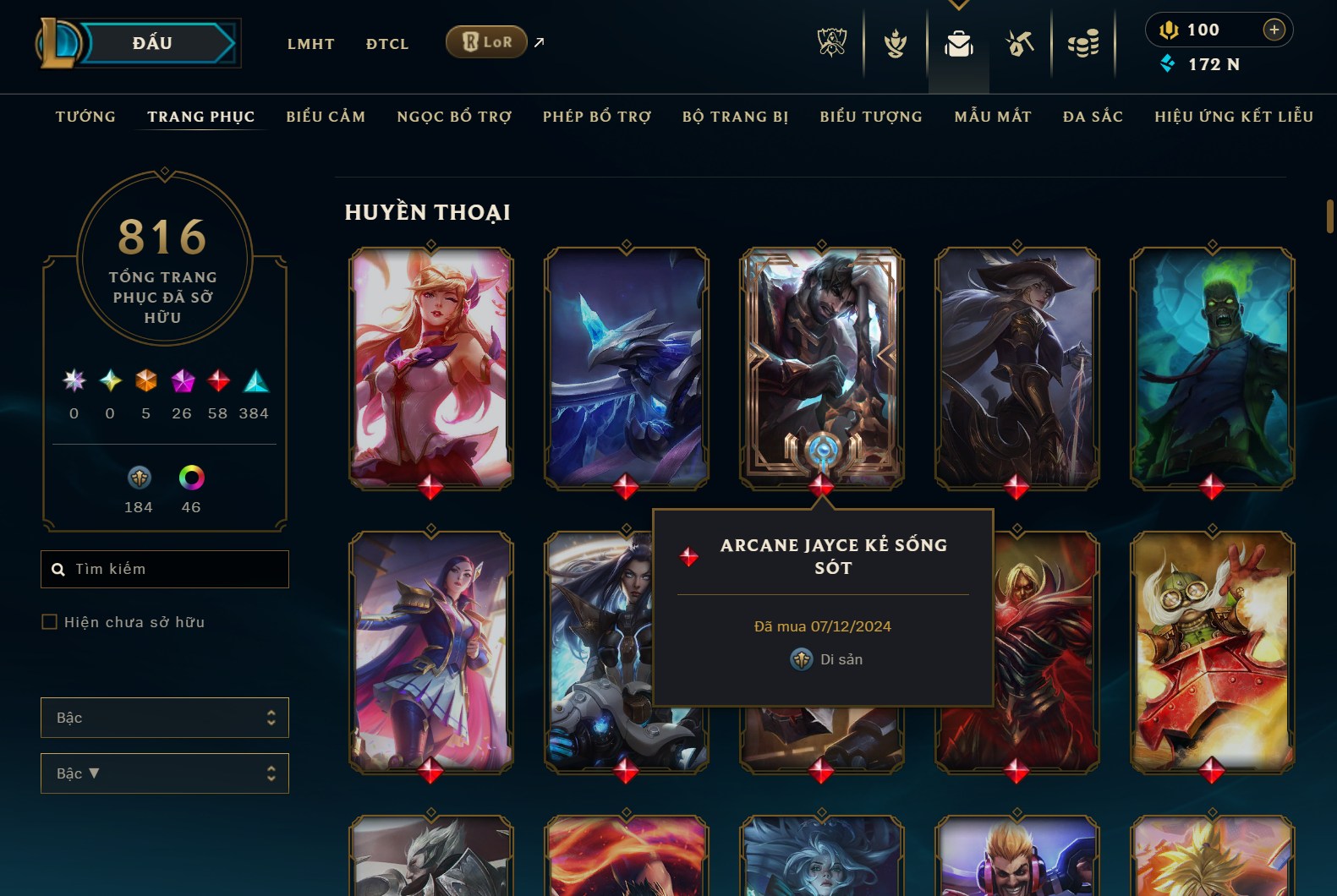The image size is (1337, 896).
Task: Switch to the 'BIỂU TƯỢNG' tab
Action: tap(870, 117)
